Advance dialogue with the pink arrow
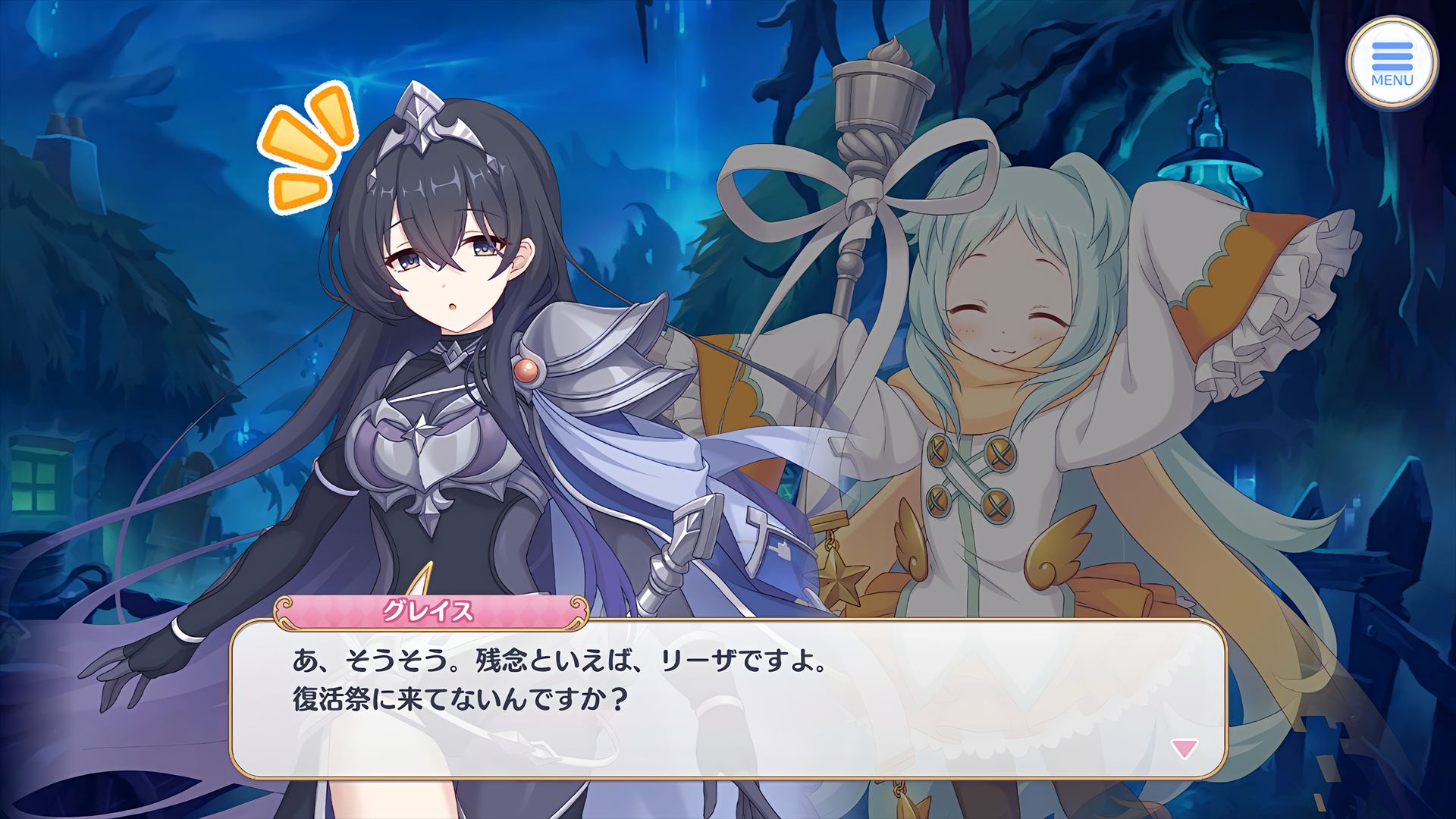This screenshot has width=1456, height=819. pyautogui.click(x=1184, y=749)
